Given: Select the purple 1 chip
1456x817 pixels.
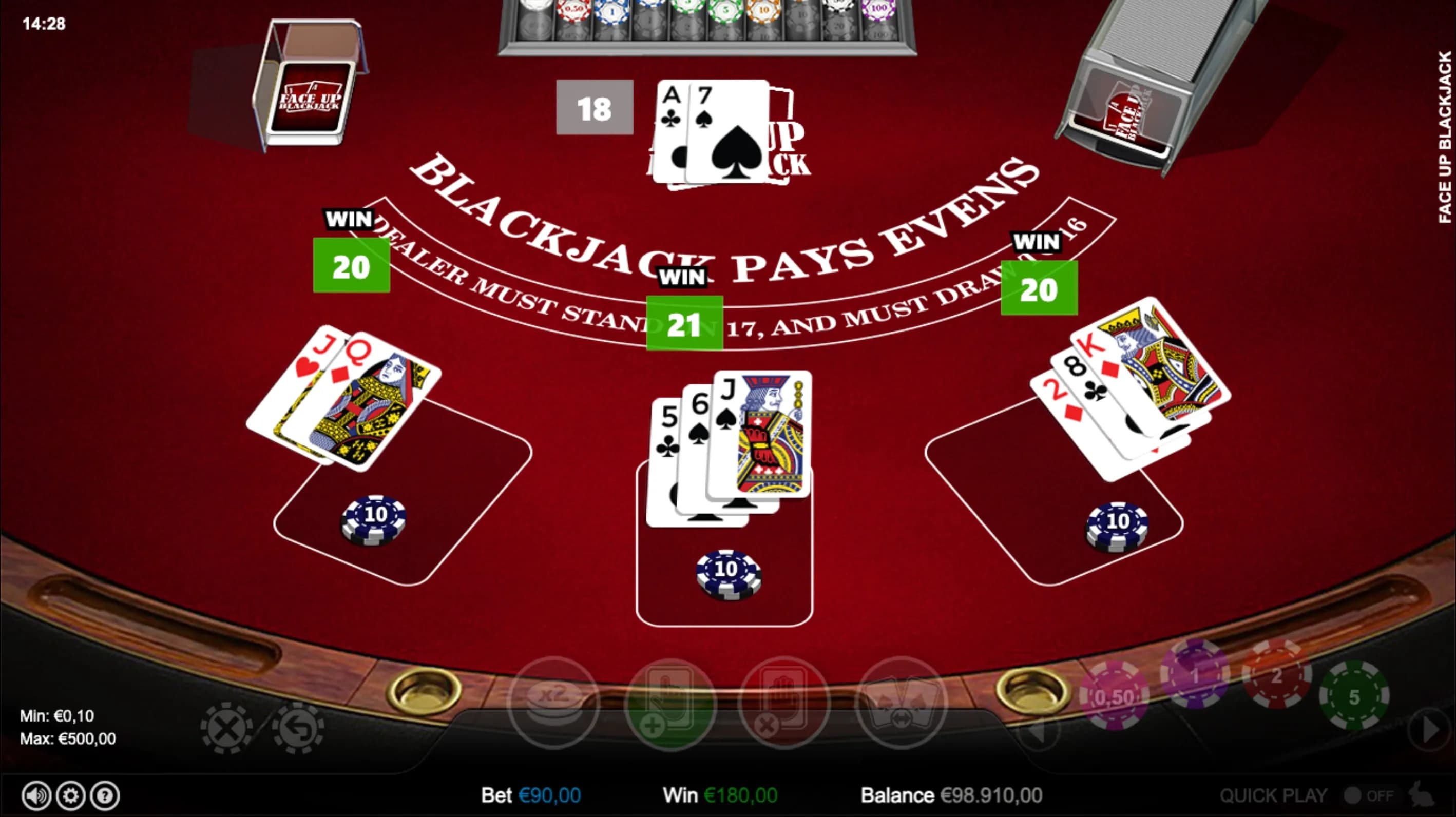Looking at the screenshot, I should click(1194, 675).
